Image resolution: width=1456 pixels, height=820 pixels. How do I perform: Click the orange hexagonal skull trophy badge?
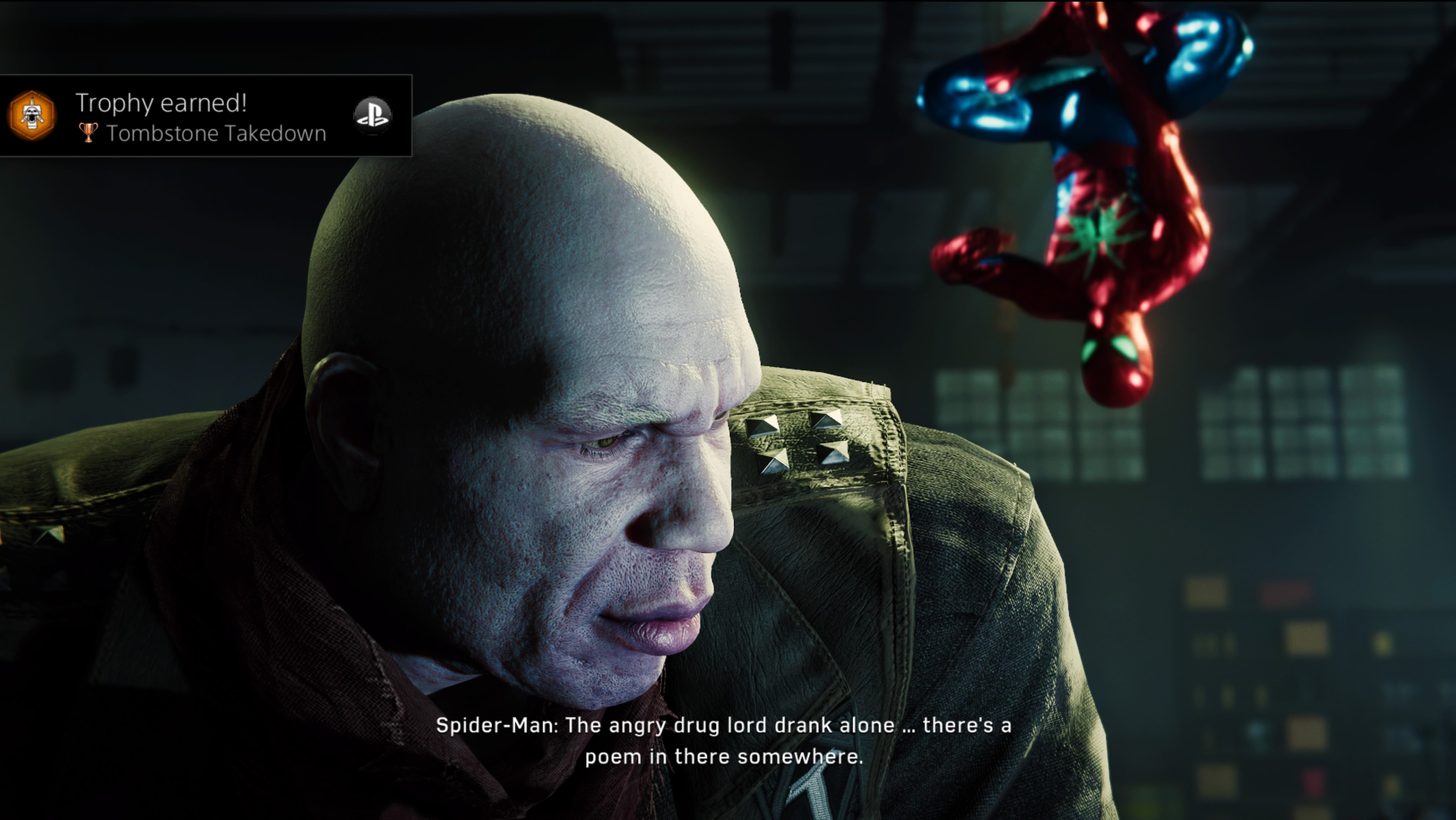[32, 116]
